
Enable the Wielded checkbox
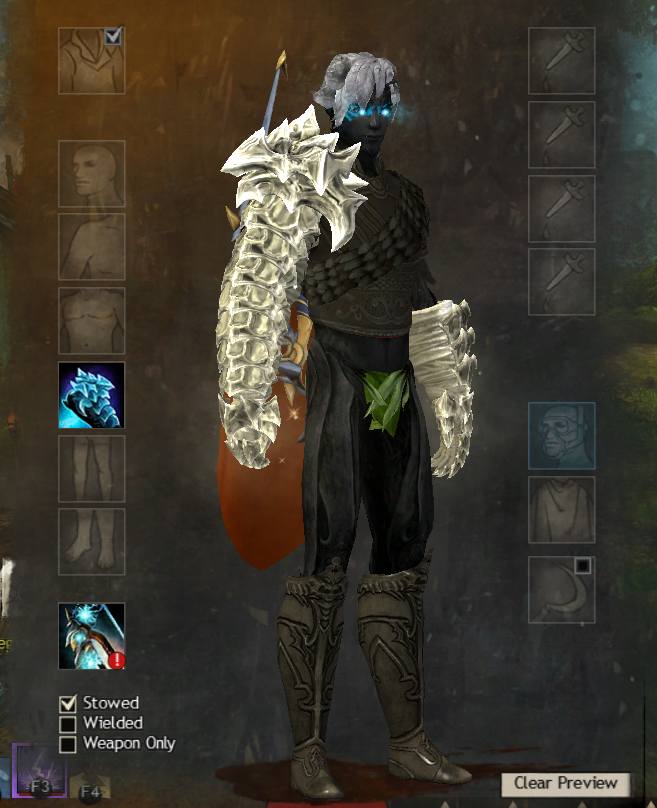coord(68,723)
